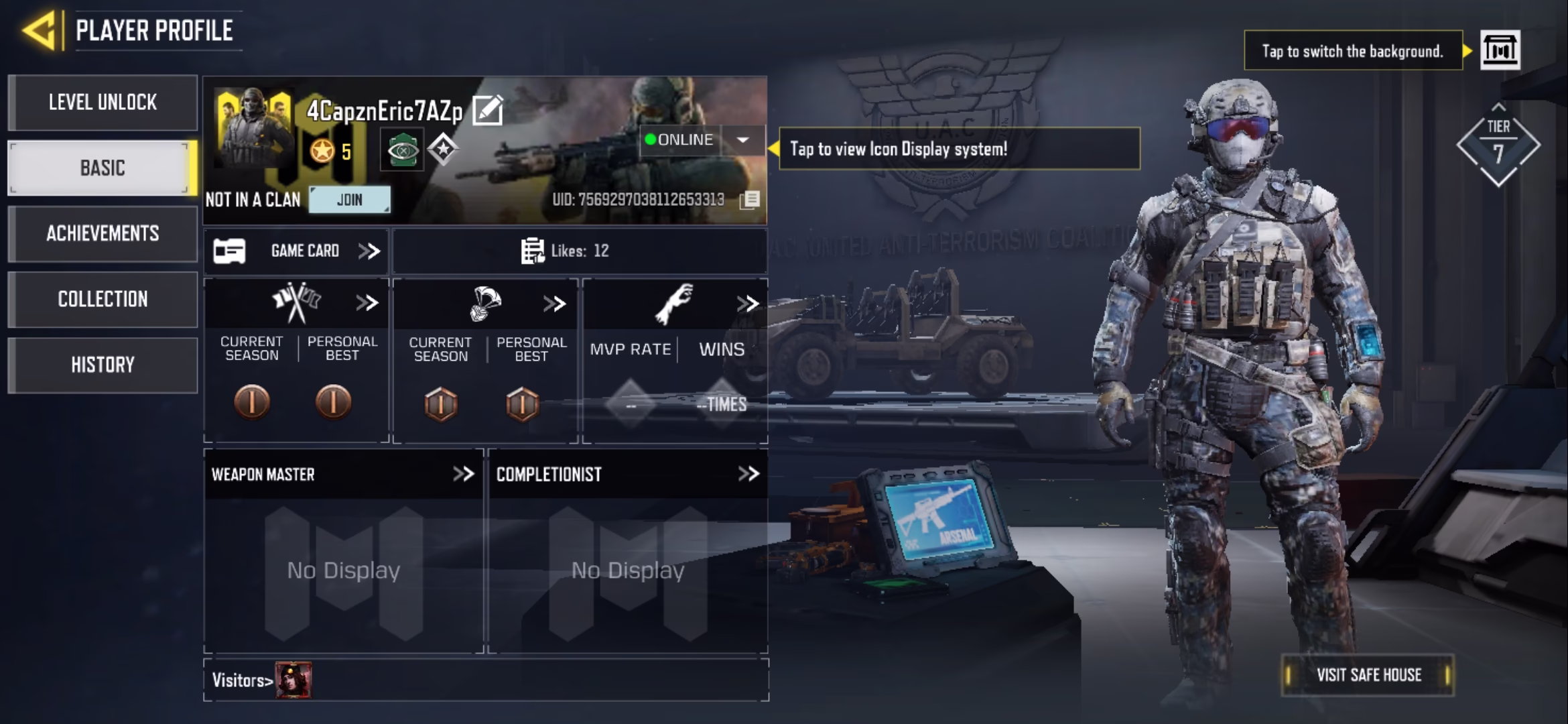Image resolution: width=1568 pixels, height=724 pixels.
Task: Open the visitor's avatar thumbnail
Action: coord(293,680)
